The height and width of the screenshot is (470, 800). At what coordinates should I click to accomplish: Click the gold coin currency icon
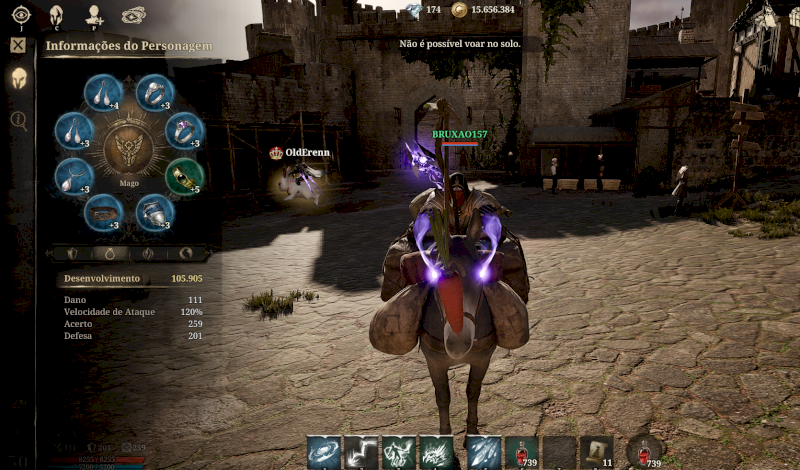click(x=459, y=10)
